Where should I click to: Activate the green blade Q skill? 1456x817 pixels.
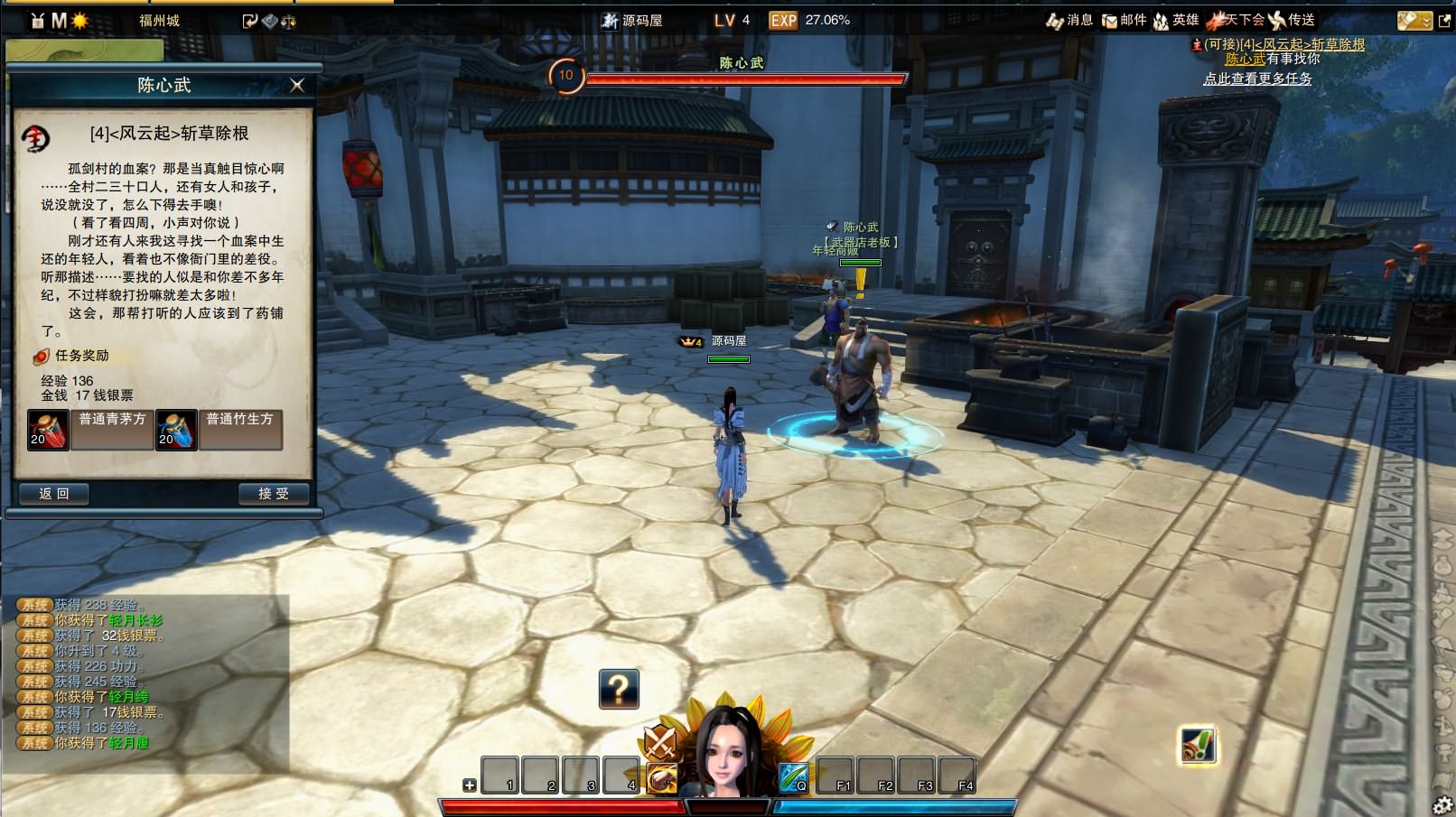(793, 776)
